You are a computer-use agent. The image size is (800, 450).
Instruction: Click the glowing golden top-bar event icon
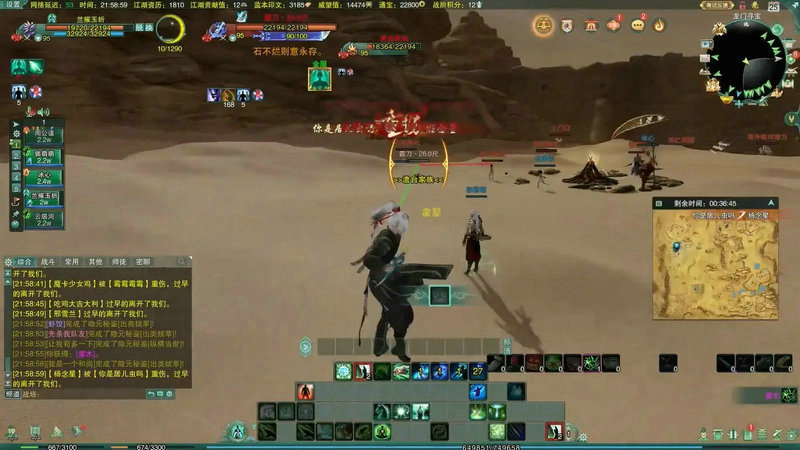[543, 25]
